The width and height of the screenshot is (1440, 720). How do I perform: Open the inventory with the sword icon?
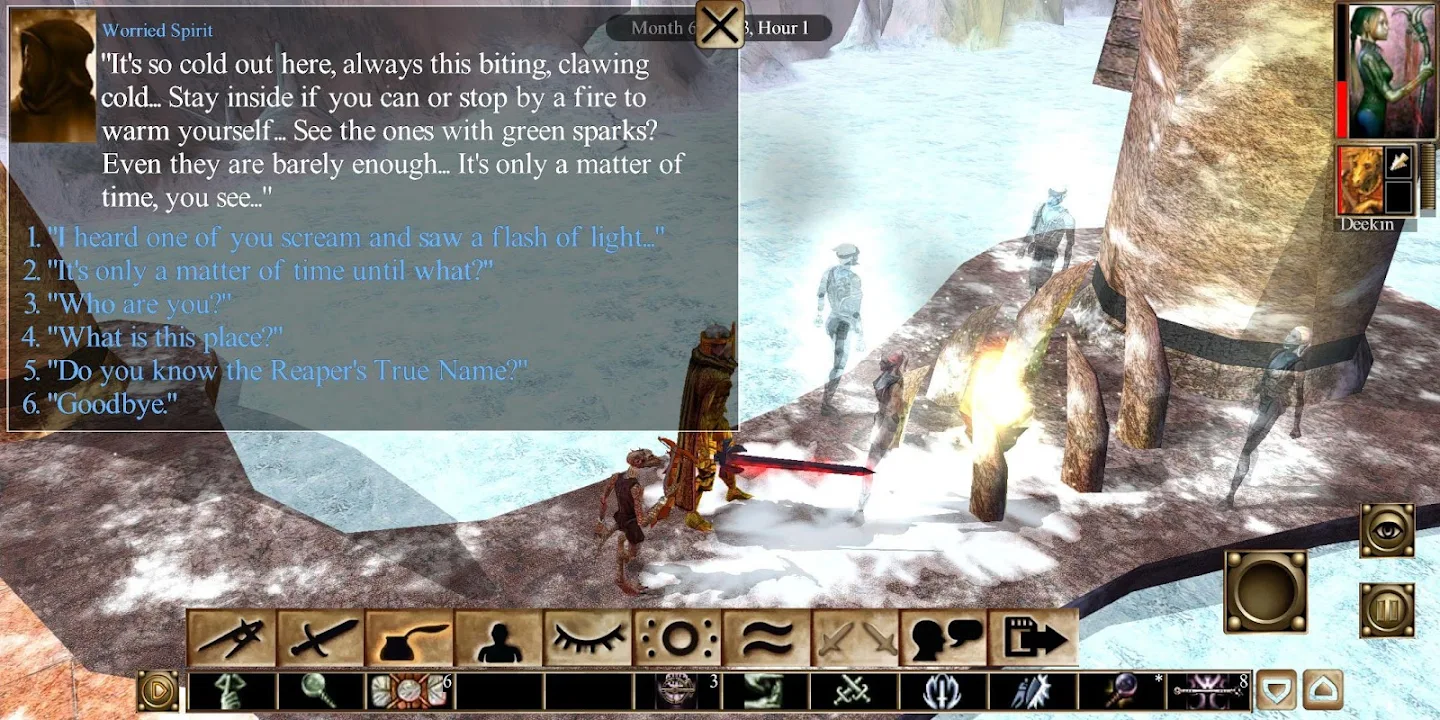tap(321, 638)
